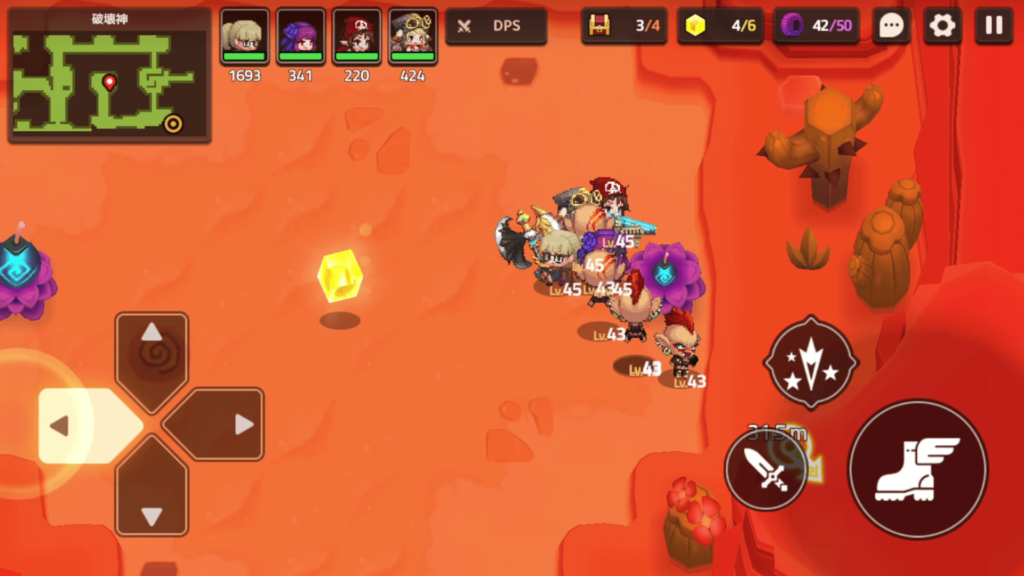Tap the winged boot dash button
The width and height of the screenshot is (1024, 576).
click(917, 468)
